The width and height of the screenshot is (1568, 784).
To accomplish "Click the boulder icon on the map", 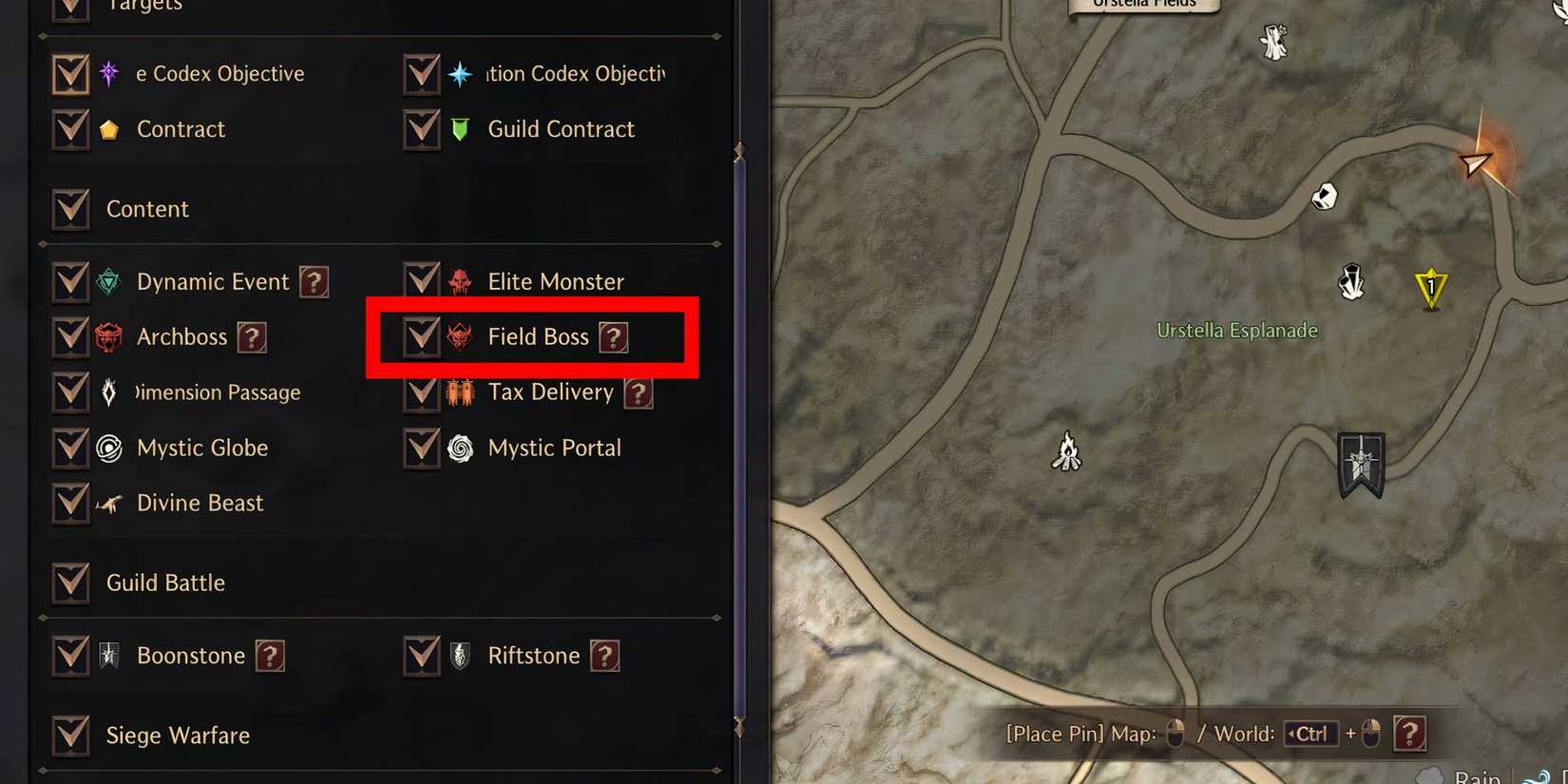I will (1324, 197).
